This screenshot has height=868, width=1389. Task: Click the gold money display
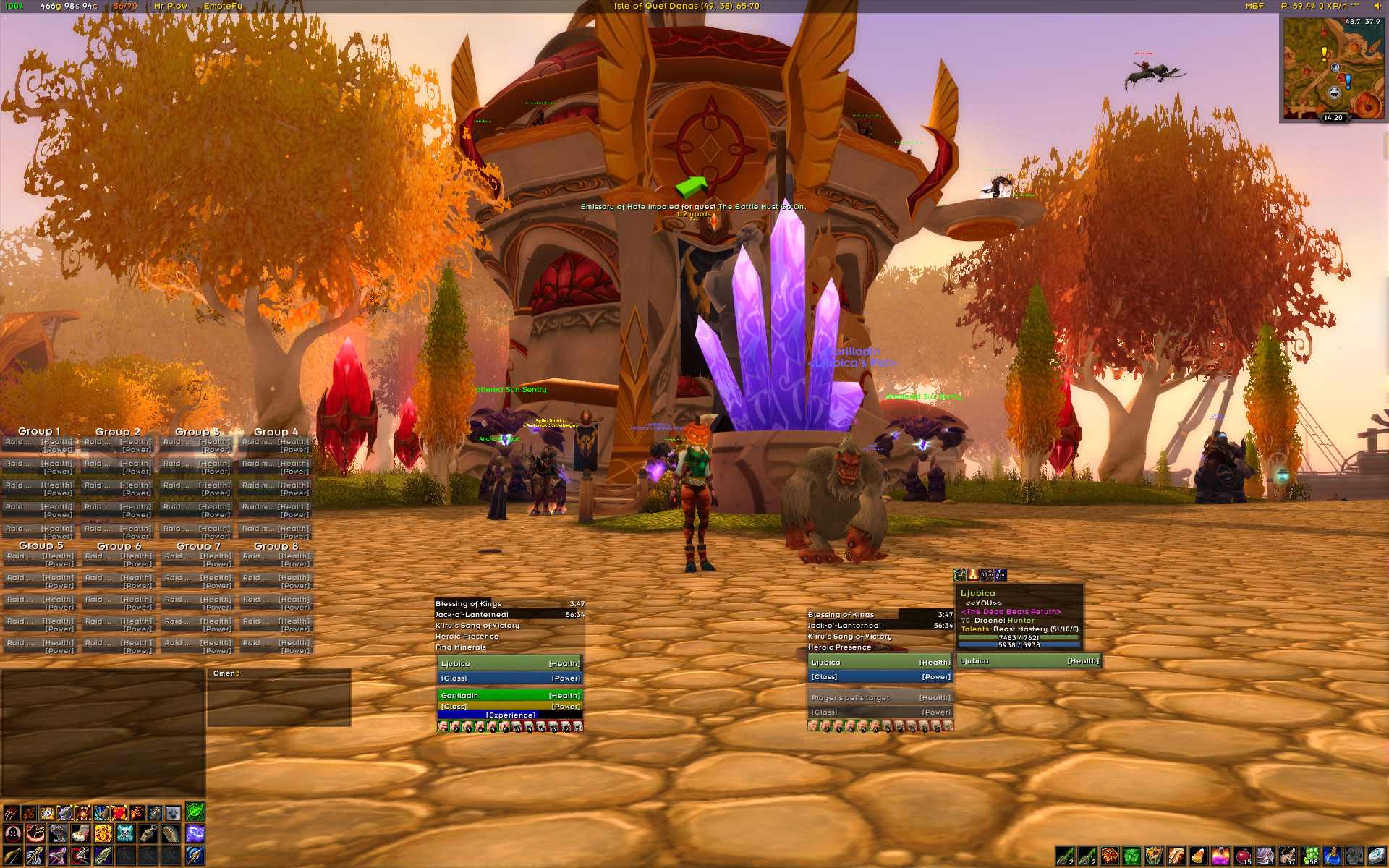pos(69,6)
